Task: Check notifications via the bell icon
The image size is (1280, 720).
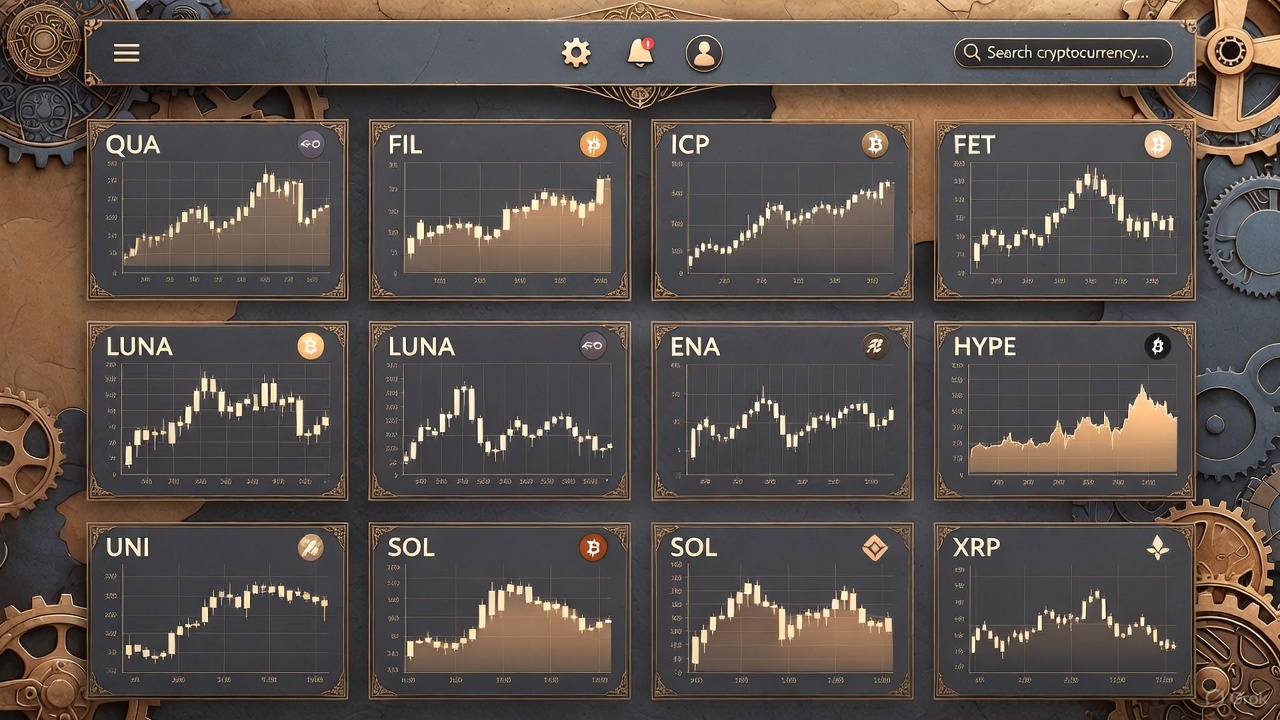Action: point(640,53)
